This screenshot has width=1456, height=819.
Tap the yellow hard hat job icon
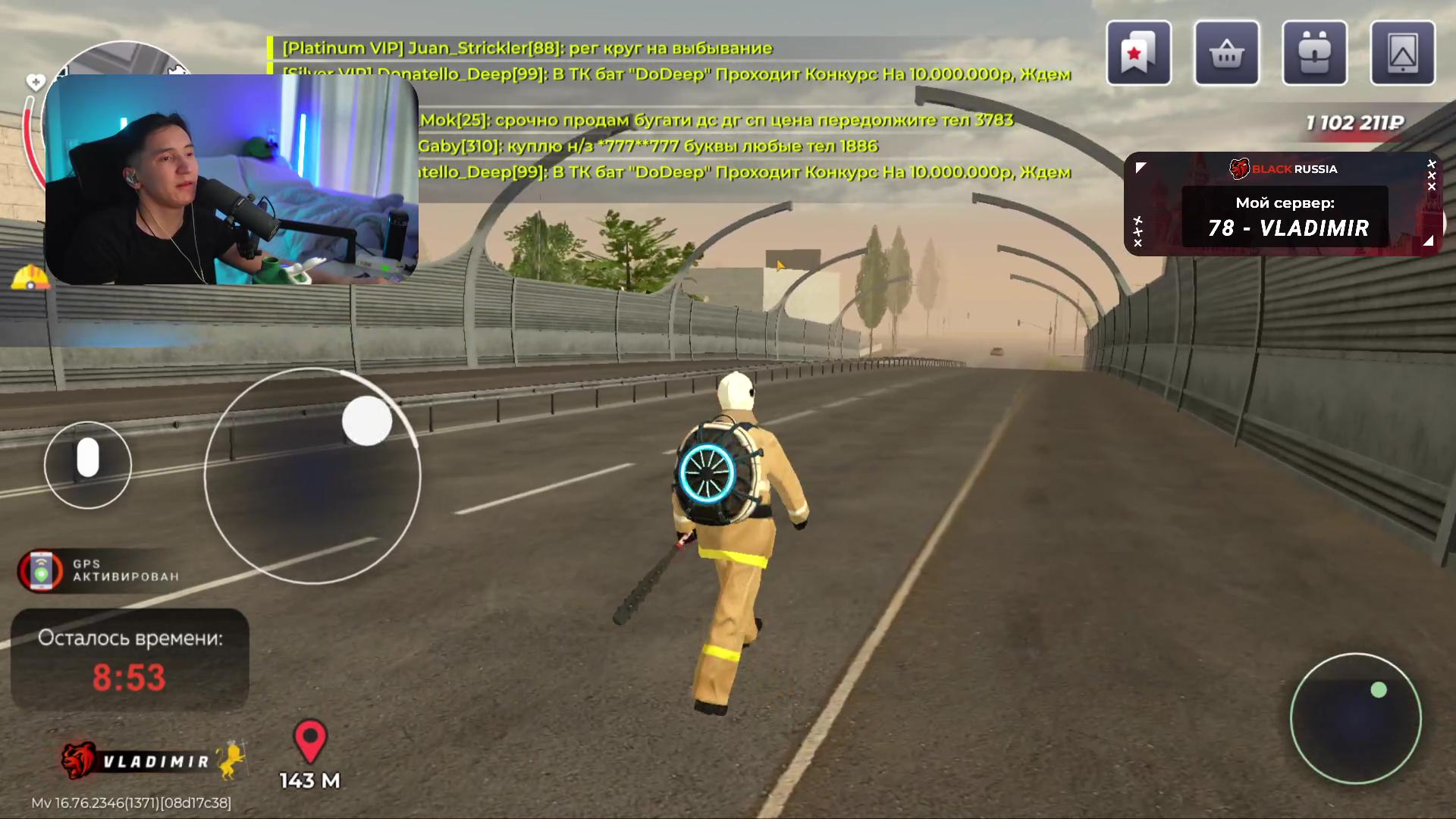(30, 278)
